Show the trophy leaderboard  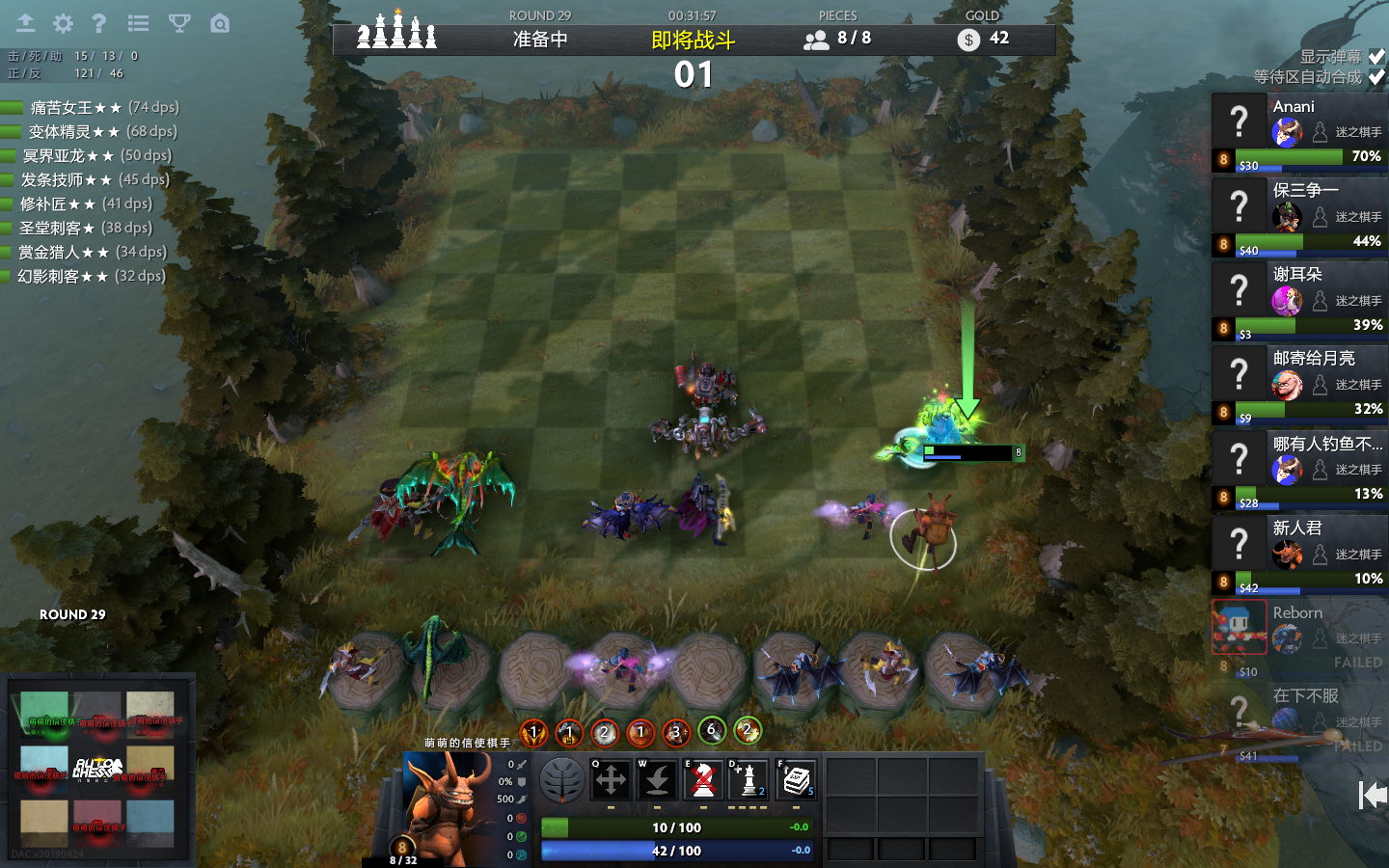[x=179, y=23]
